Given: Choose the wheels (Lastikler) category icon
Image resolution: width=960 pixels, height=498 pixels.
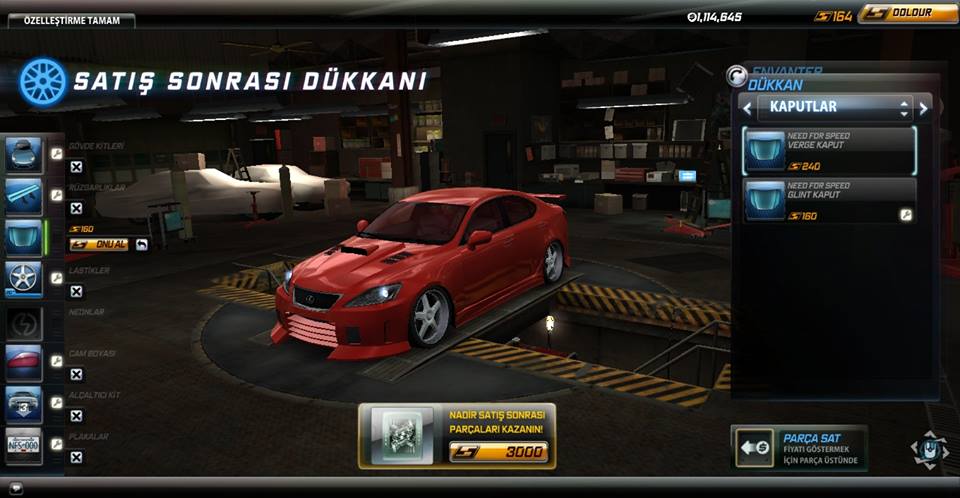Looking at the screenshot, I should point(23,277).
